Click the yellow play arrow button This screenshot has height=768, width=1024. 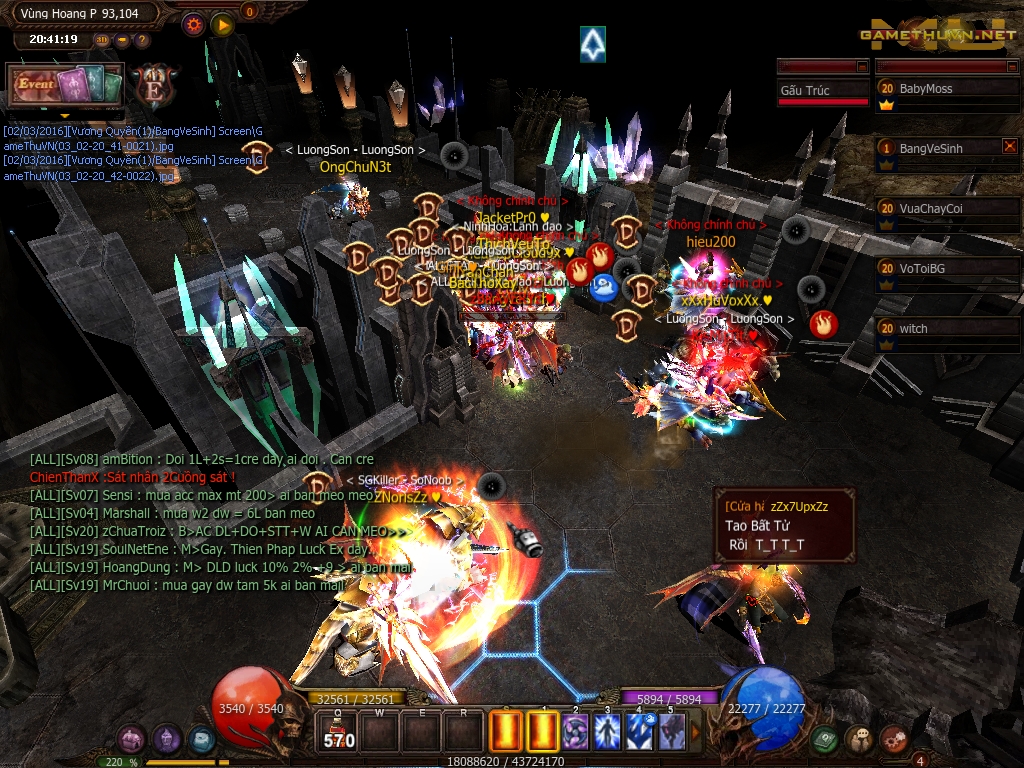click(222, 24)
